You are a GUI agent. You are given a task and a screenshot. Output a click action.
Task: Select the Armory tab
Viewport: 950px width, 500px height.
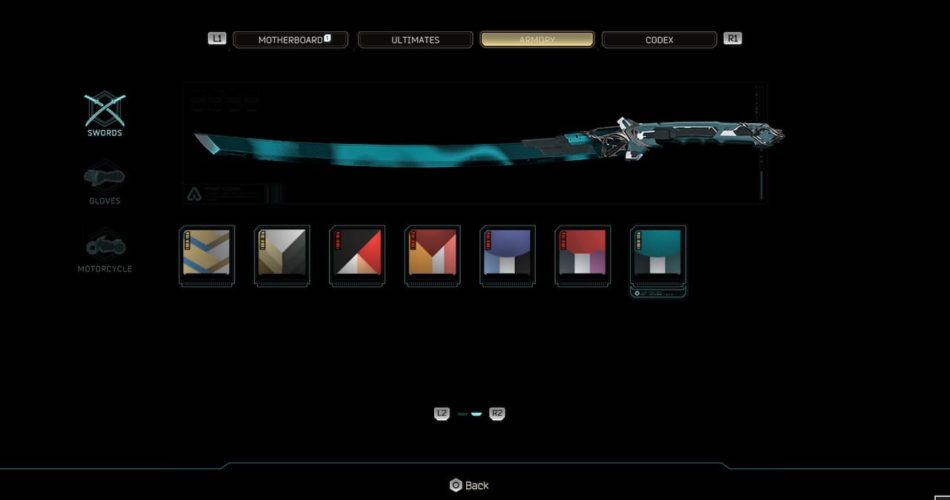pos(537,40)
